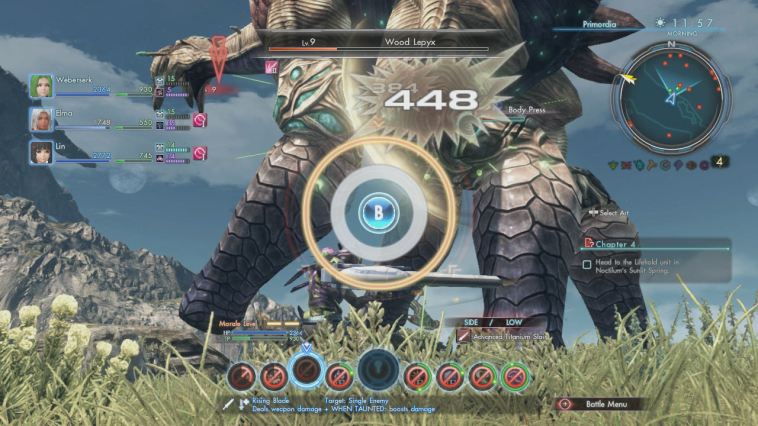Select the large central auto-attack art icon
The width and height of the screenshot is (758, 426).
tap(379, 370)
